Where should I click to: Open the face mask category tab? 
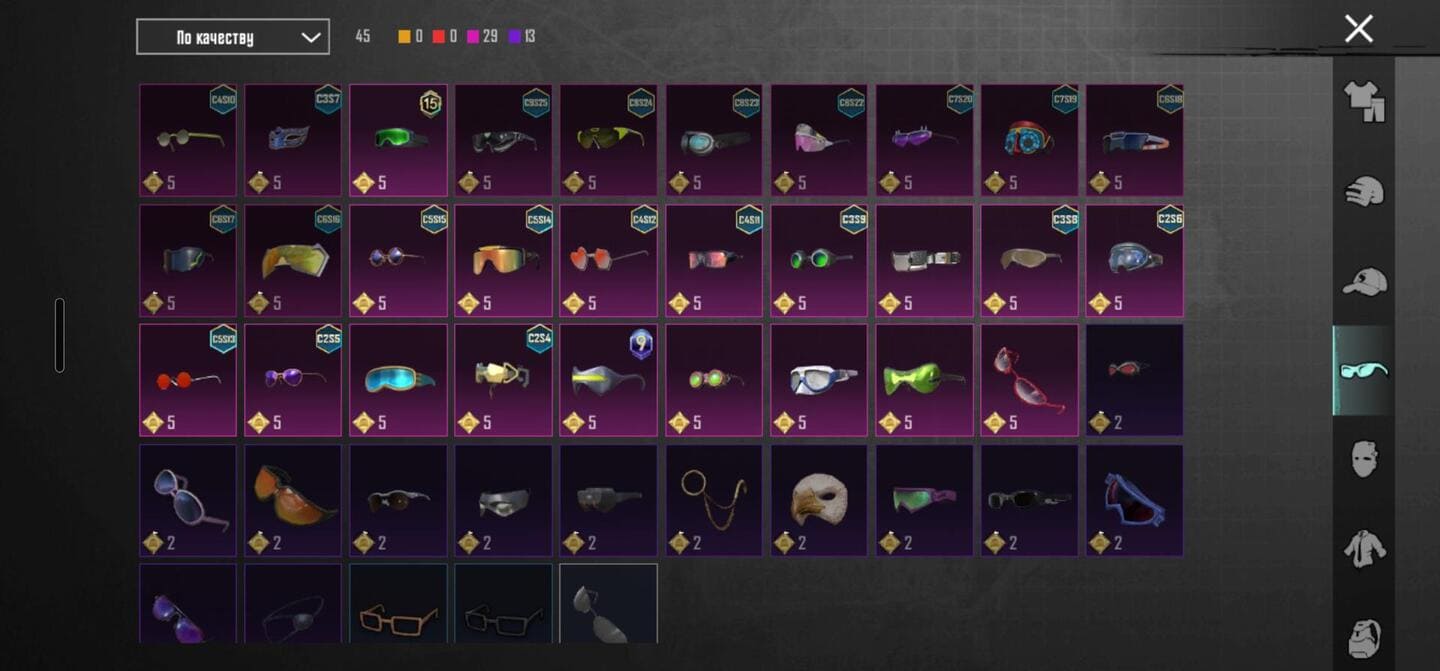[1364, 461]
